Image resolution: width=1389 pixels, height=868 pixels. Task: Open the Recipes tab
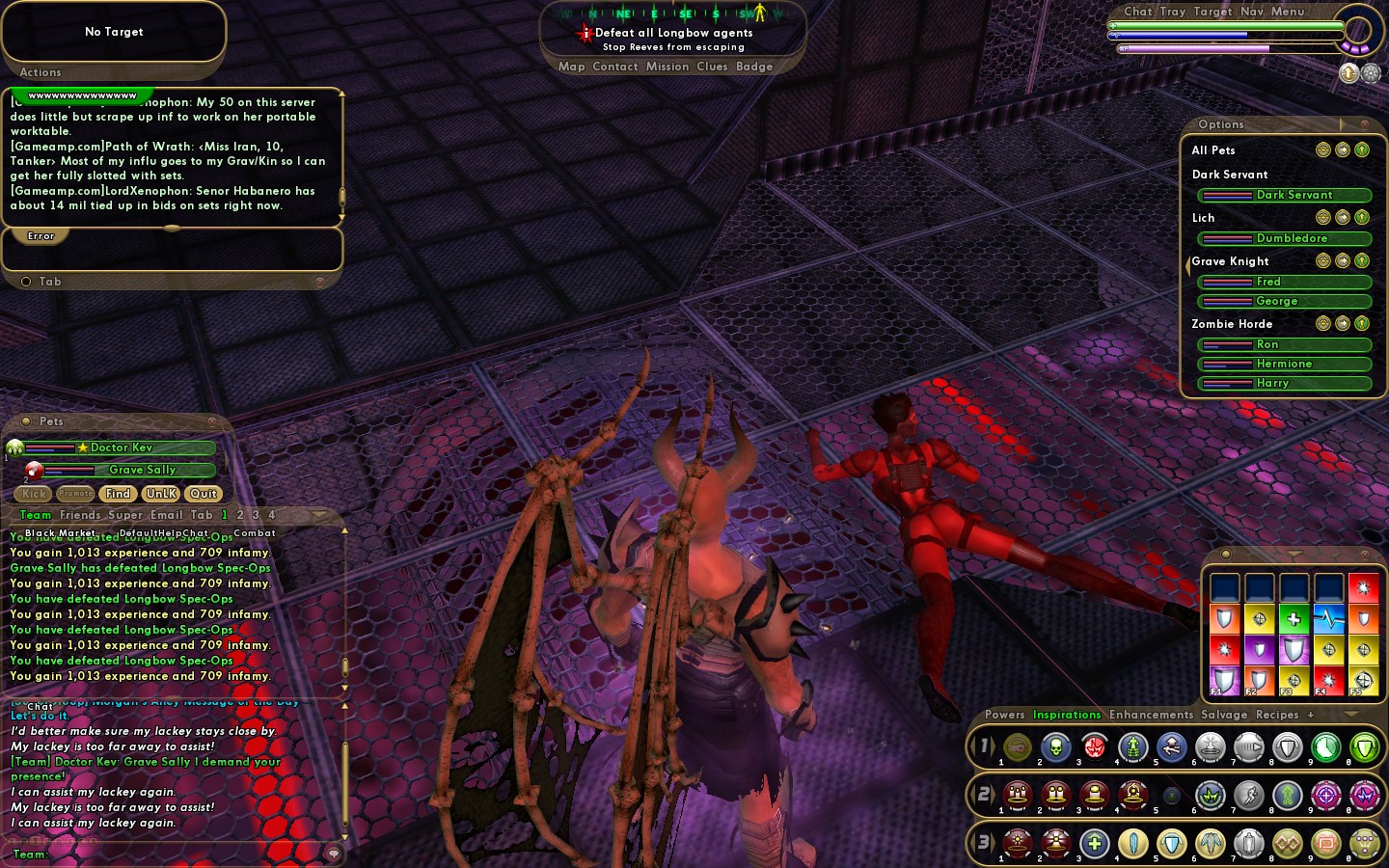tap(1277, 715)
